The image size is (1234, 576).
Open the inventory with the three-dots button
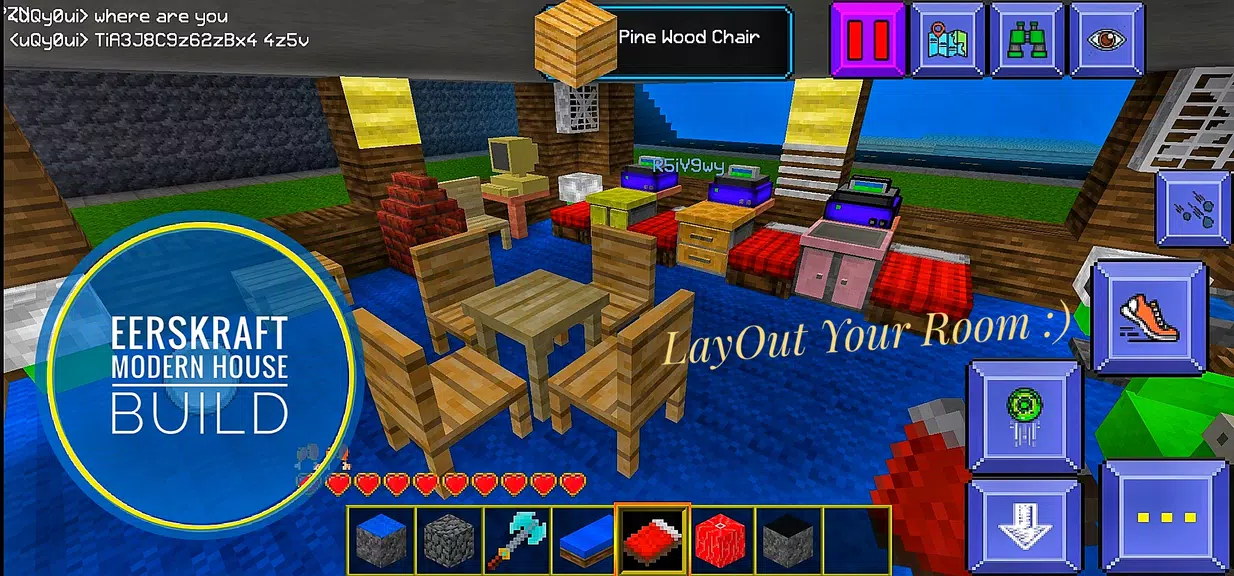click(1165, 517)
